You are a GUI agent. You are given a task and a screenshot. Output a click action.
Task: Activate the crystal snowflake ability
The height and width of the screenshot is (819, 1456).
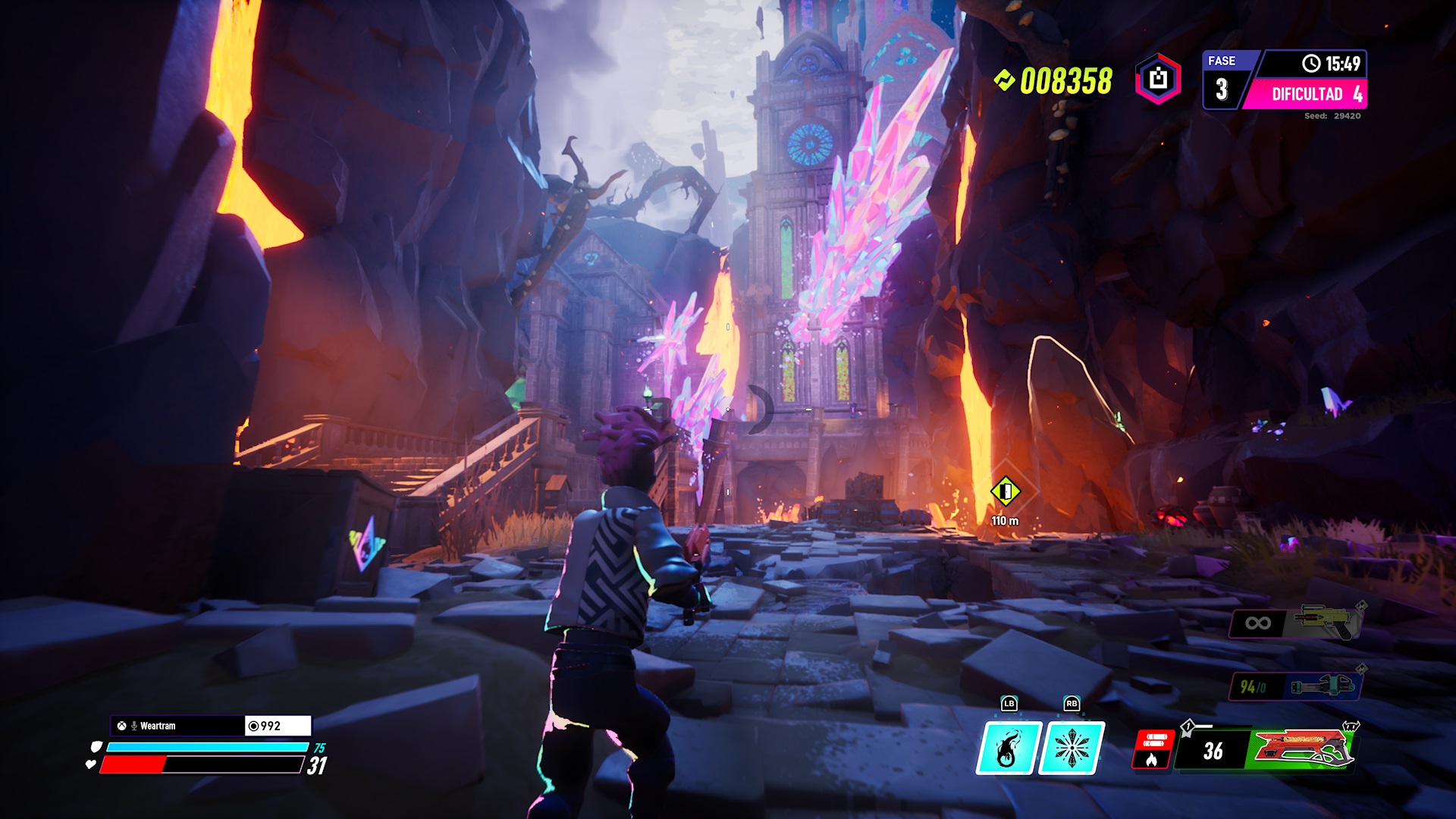pos(1071,748)
